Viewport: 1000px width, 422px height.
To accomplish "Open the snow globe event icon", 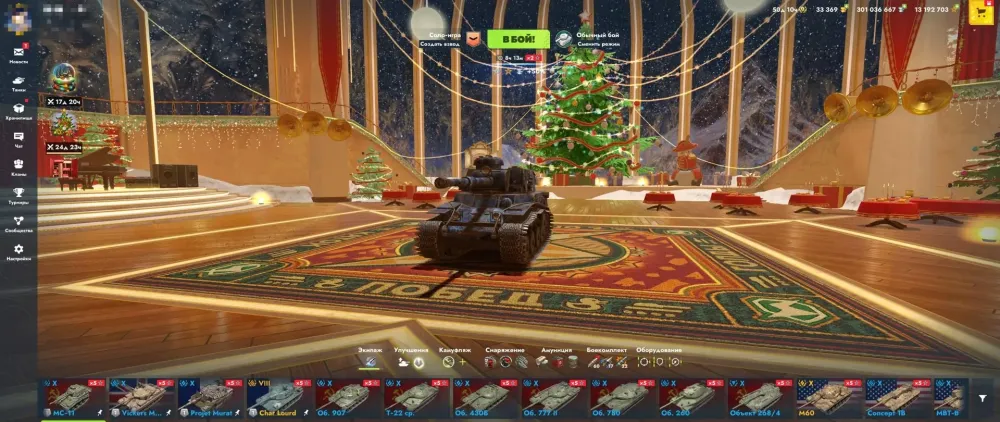I will pos(63,78).
